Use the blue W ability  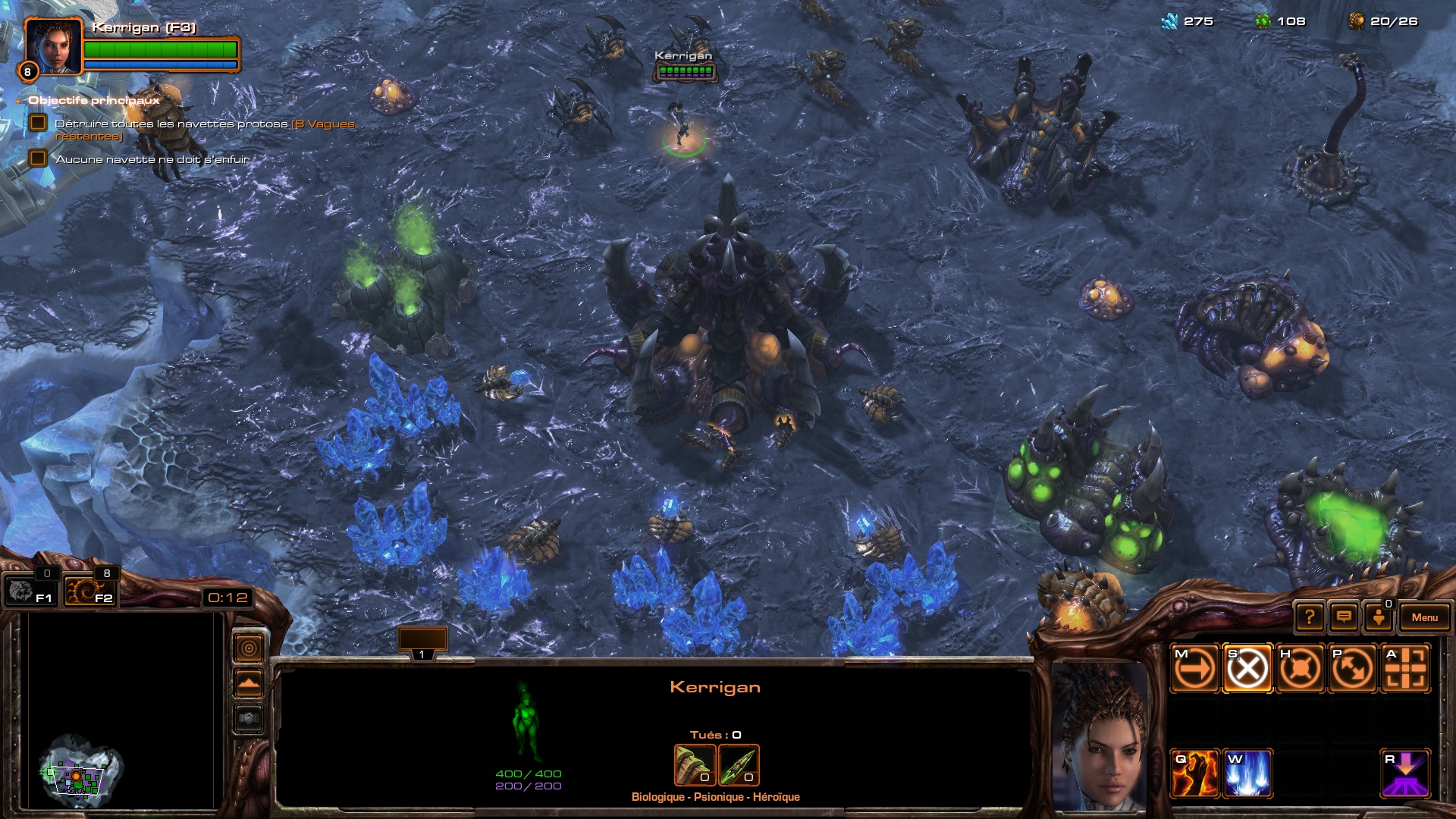pyautogui.click(x=1247, y=774)
